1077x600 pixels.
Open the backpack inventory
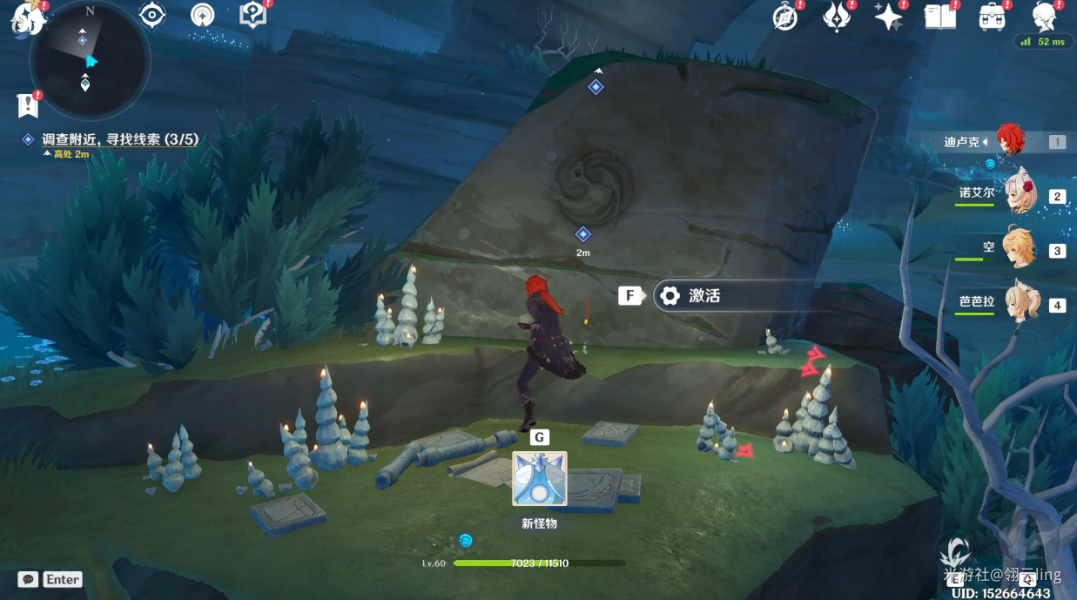tap(992, 16)
